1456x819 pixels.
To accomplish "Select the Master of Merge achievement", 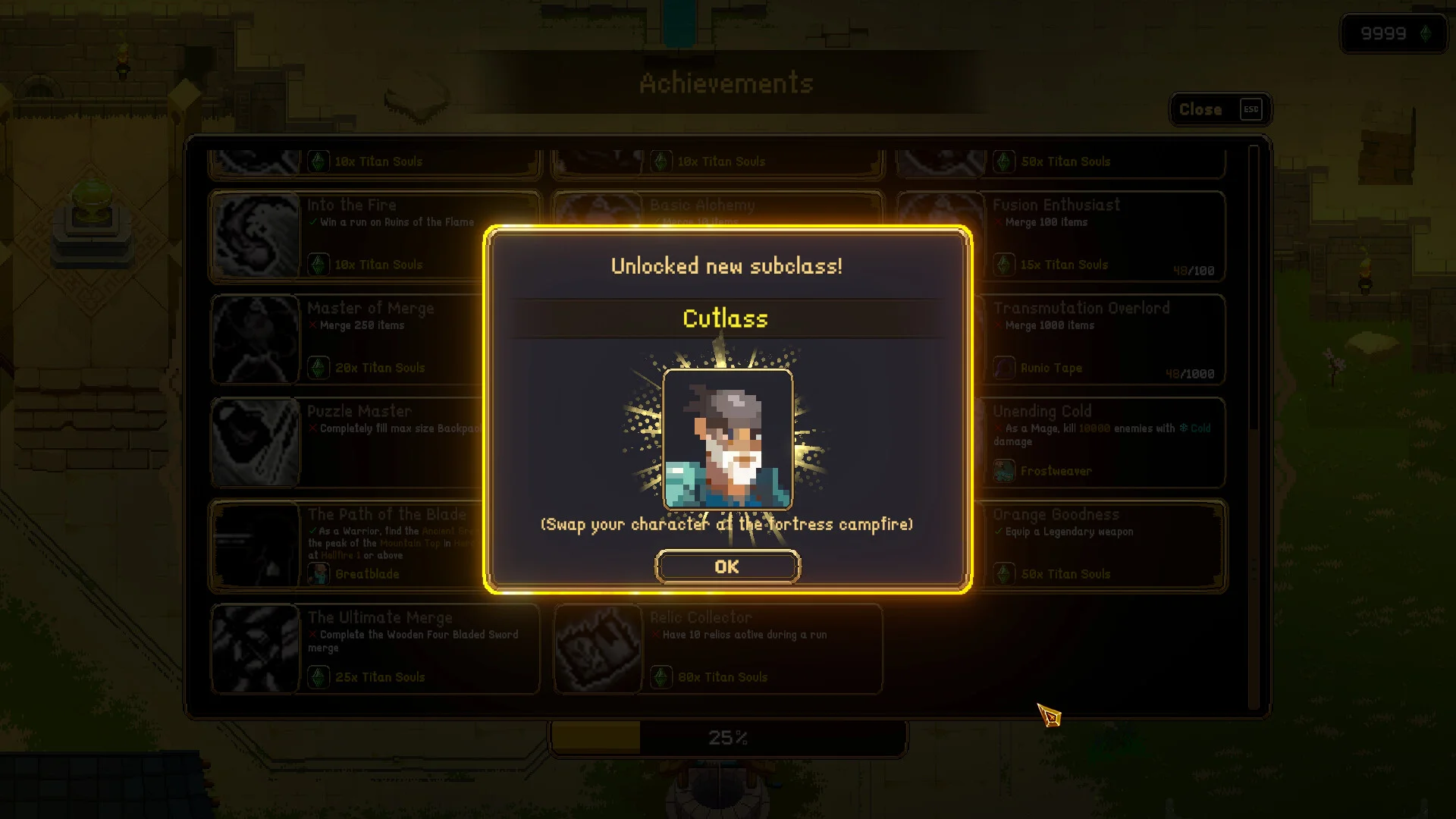I will pyautogui.click(x=349, y=339).
